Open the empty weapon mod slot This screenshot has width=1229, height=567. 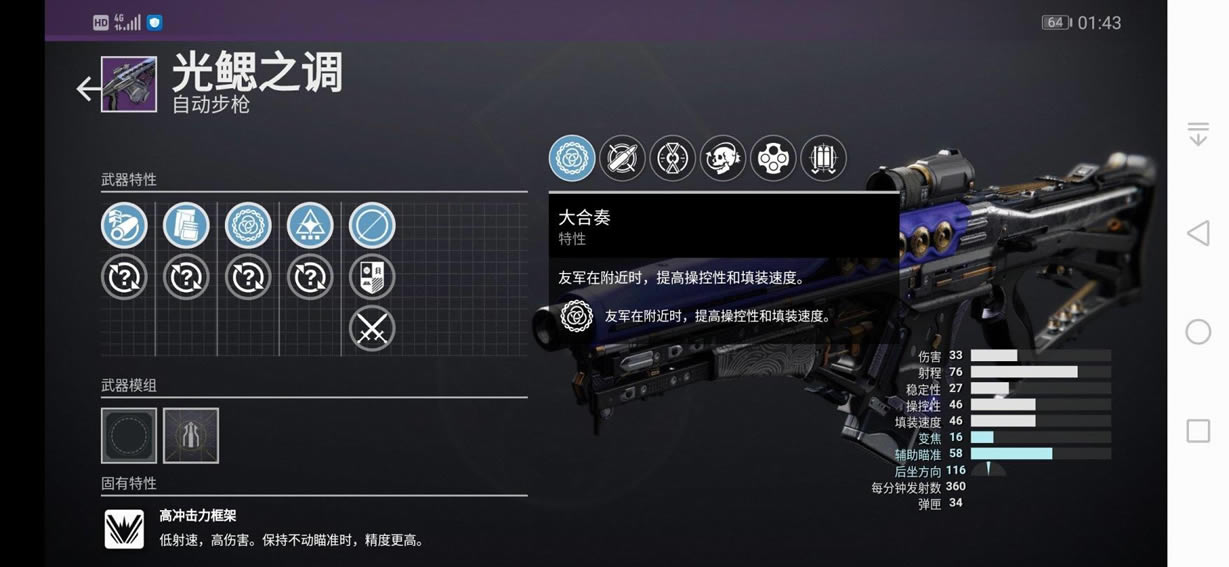(x=129, y=435)
